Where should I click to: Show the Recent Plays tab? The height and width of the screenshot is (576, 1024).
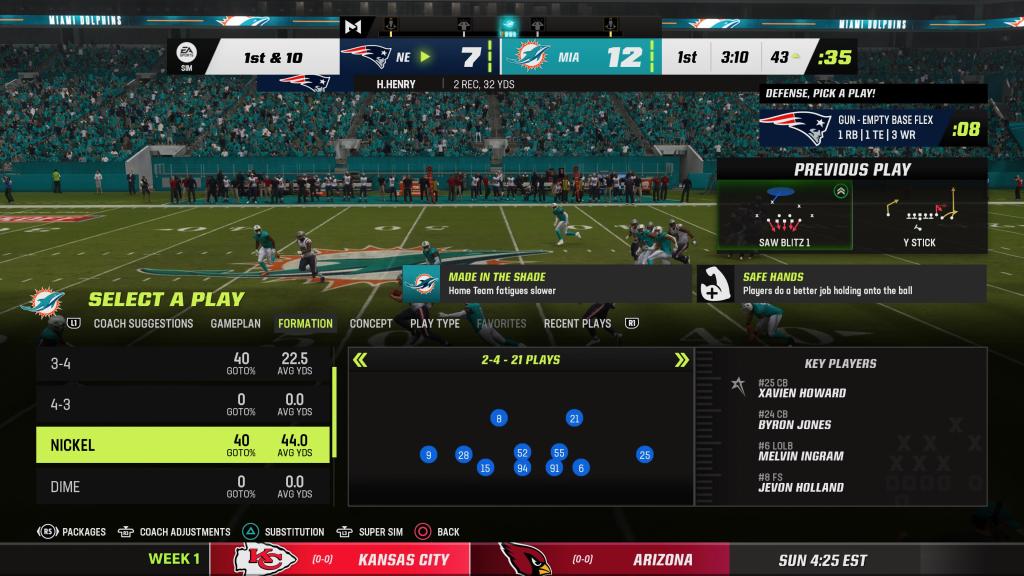[x=577, y=324]
